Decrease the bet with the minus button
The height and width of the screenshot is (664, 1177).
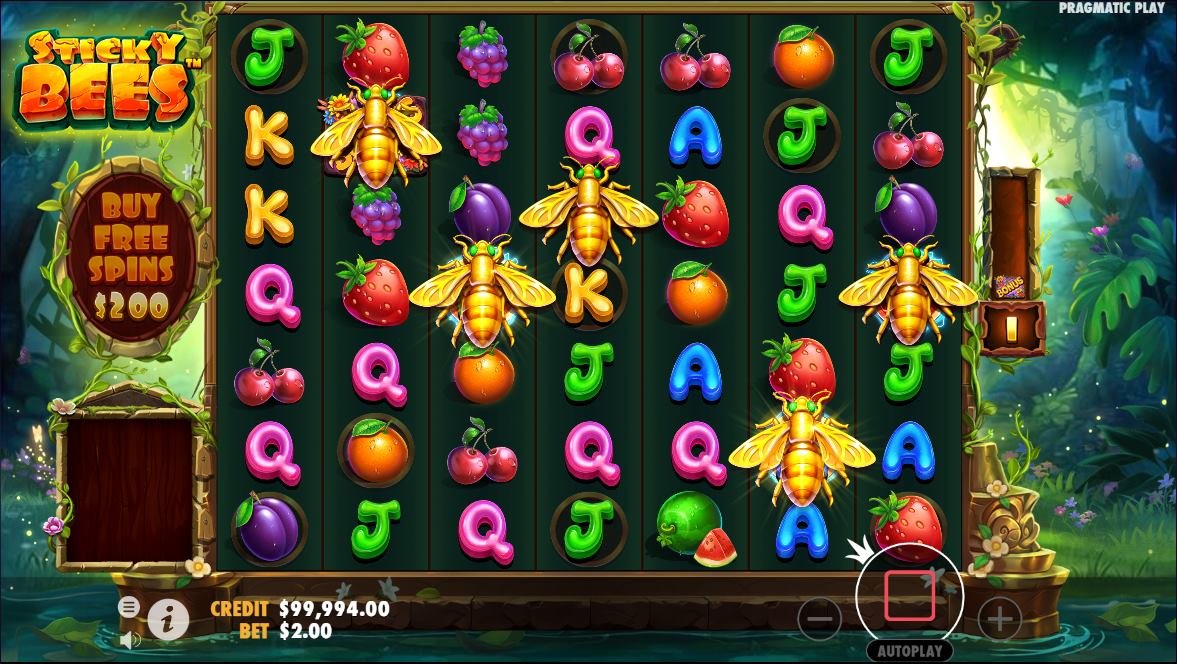820,621
